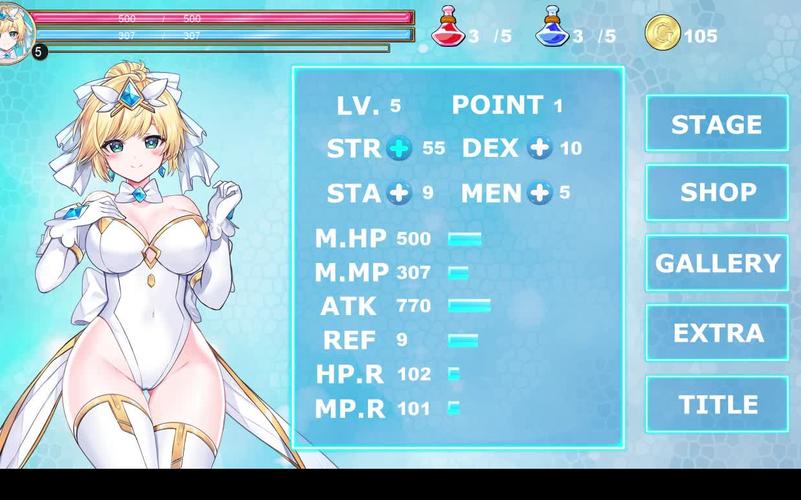This screenshot has height=500, width=801.
Task: Click the blue mana potion icon
Action: 551,28
